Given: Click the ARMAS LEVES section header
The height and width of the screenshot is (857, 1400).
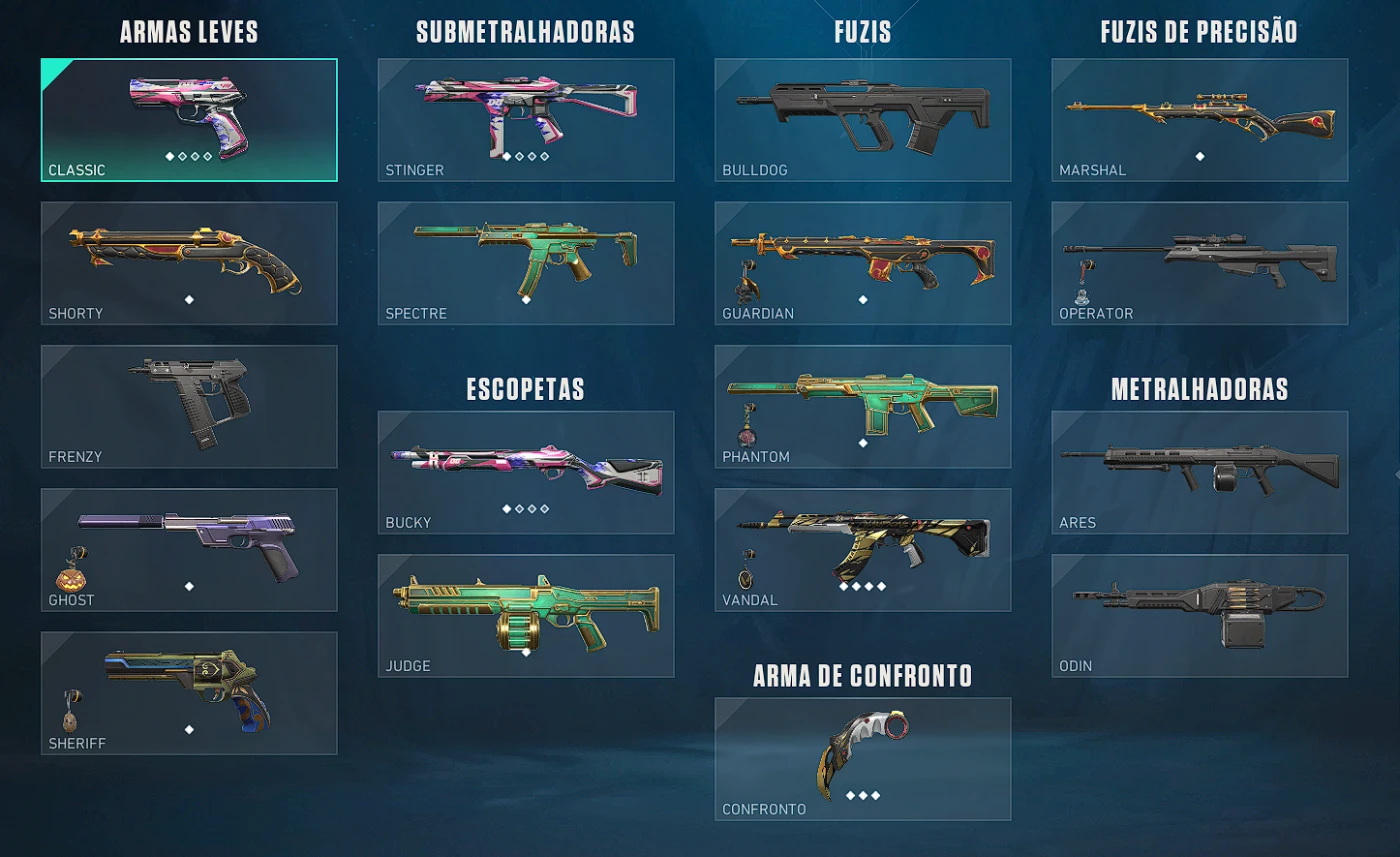Looking at the screenshot, I should click(188, 31).
